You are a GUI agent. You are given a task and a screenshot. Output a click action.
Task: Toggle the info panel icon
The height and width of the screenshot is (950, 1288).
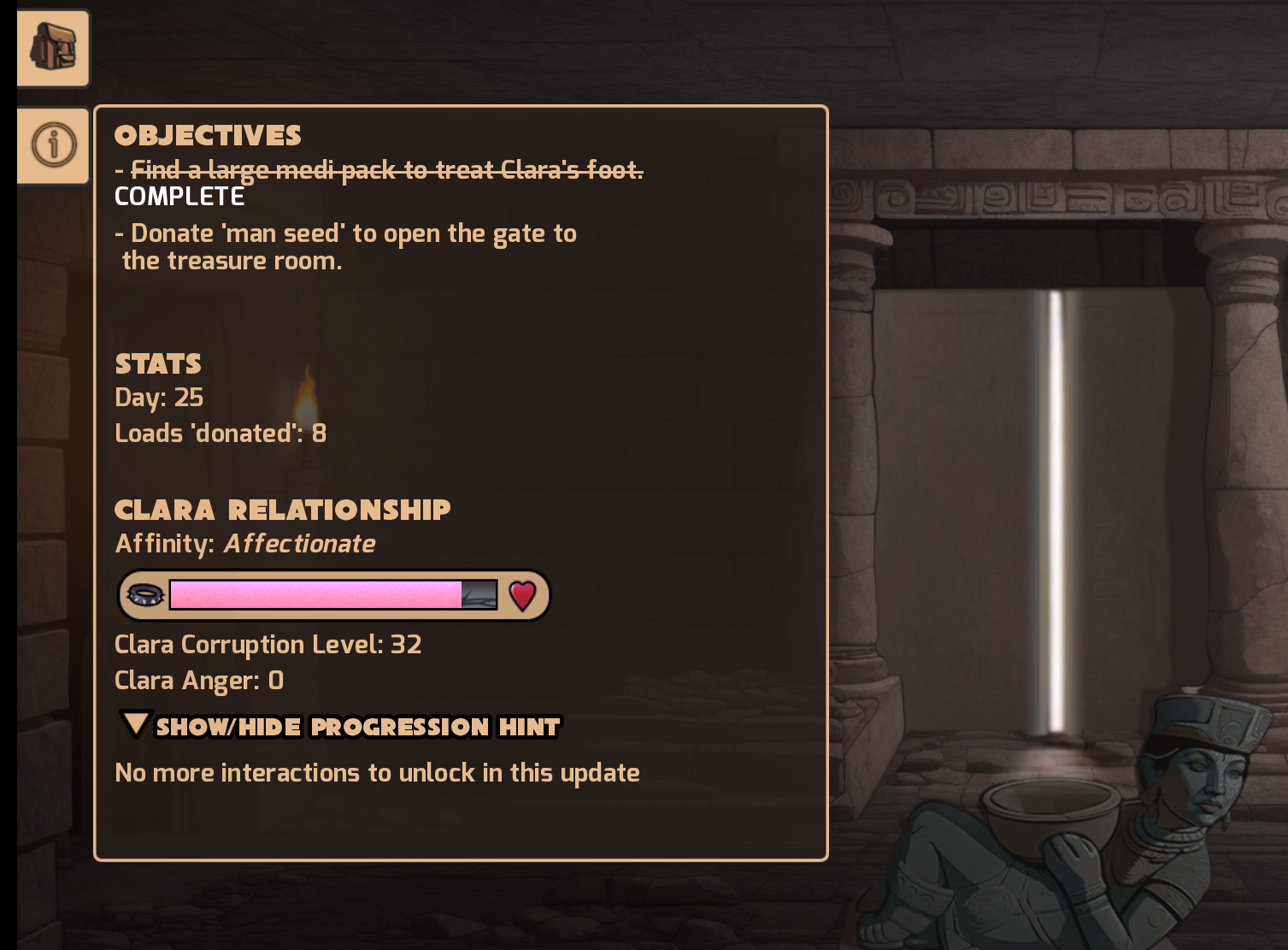click(x=53, y=145)
